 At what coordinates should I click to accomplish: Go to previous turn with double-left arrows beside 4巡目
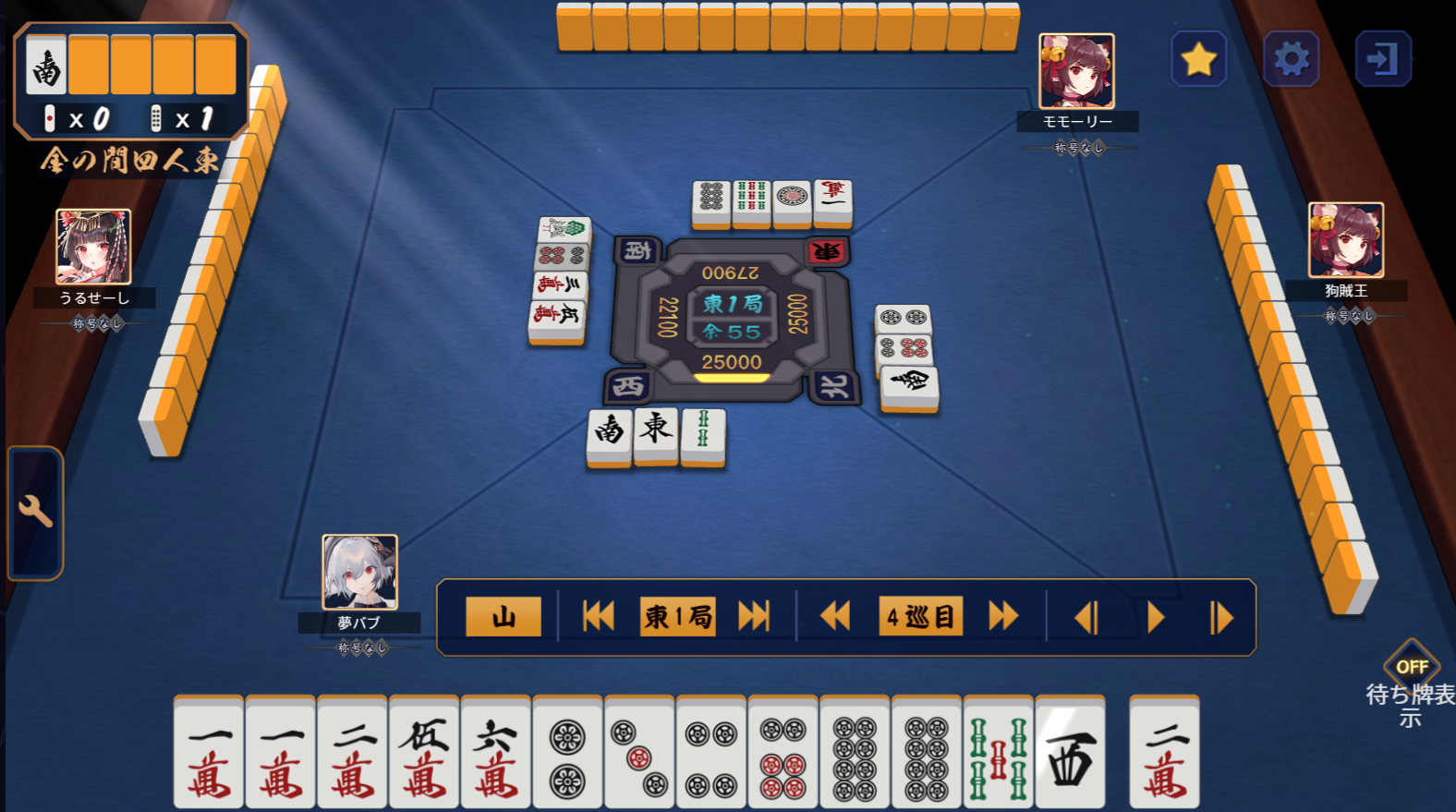pos(836,615)
